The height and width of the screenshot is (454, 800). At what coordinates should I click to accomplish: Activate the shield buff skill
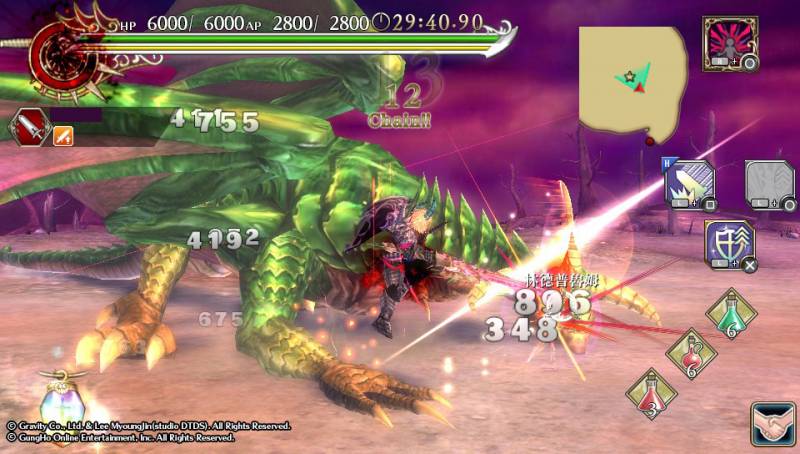pyautogui.click(x=730, y=245)
